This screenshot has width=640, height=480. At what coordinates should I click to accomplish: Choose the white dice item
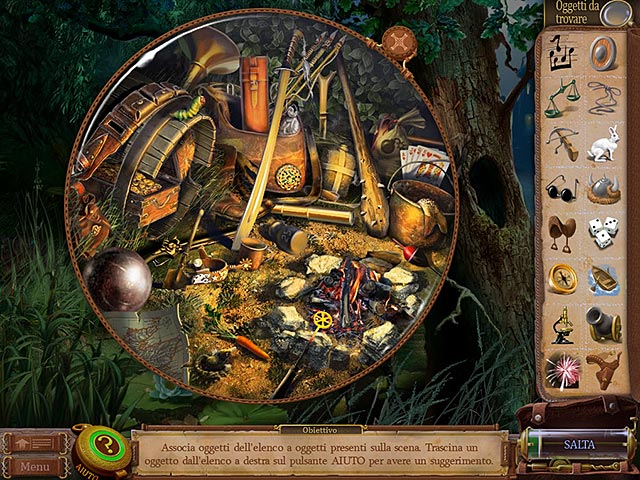(x=603, y=232)
